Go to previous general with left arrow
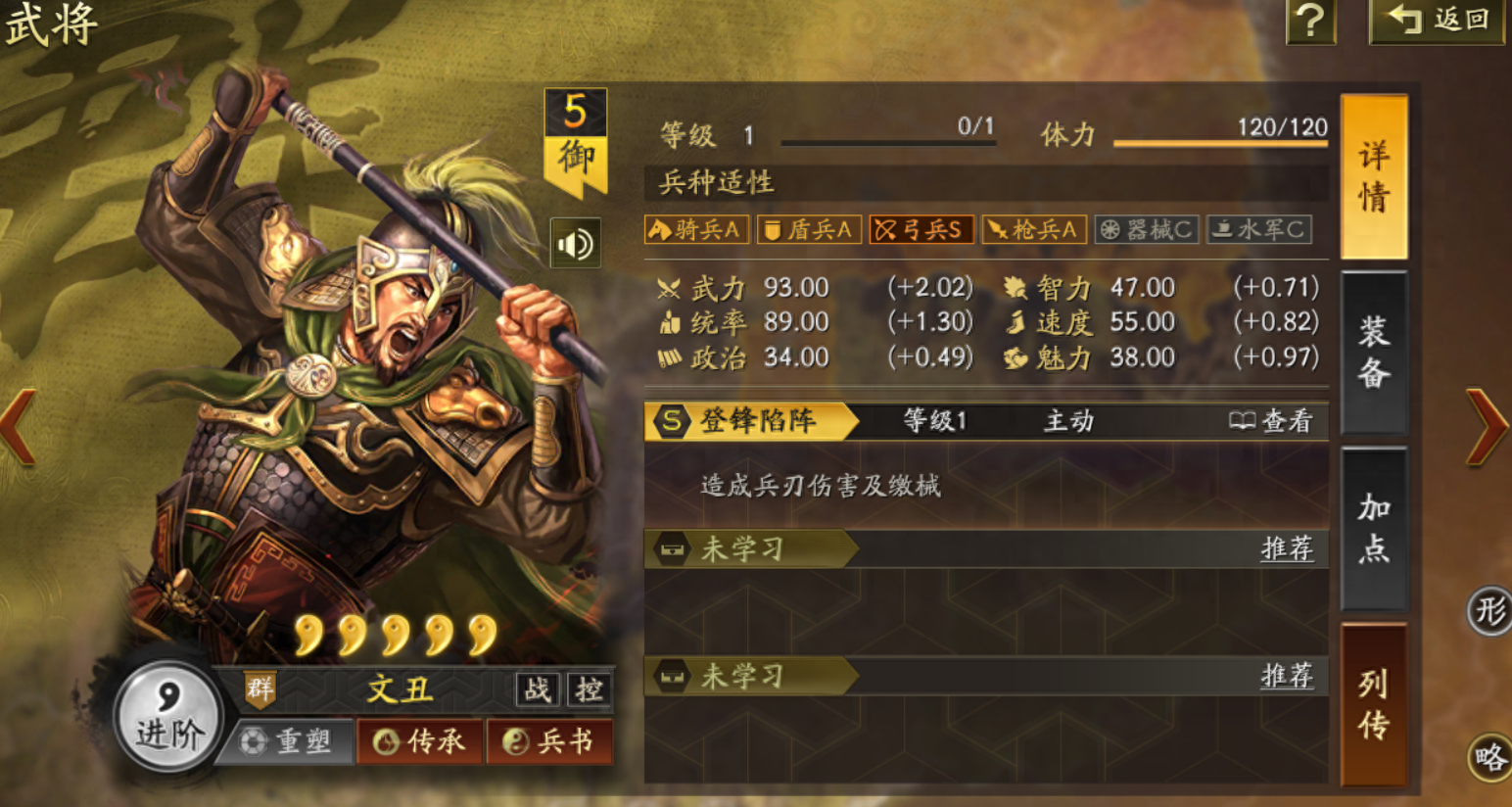 20,426
